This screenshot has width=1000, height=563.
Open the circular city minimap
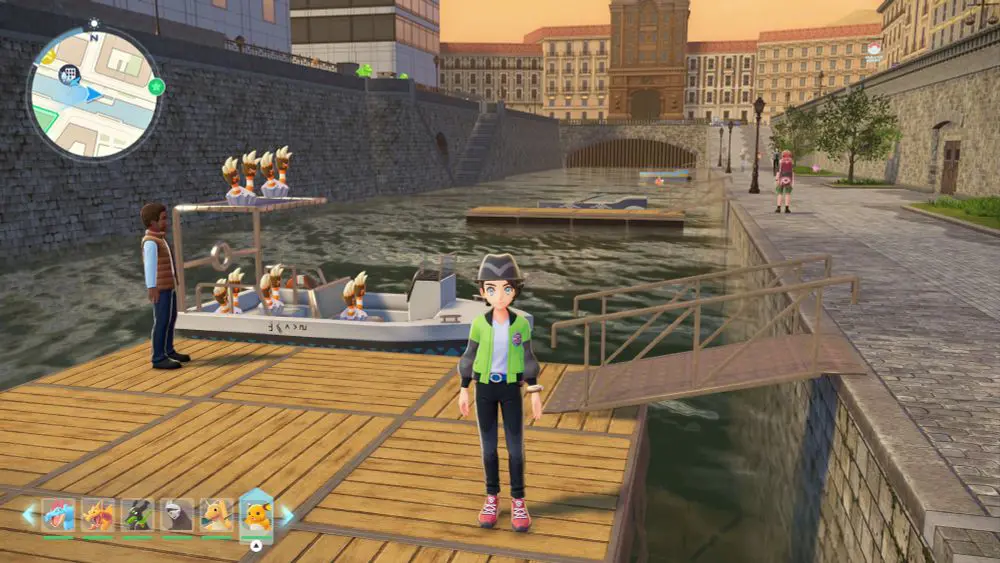pos(93,93)
